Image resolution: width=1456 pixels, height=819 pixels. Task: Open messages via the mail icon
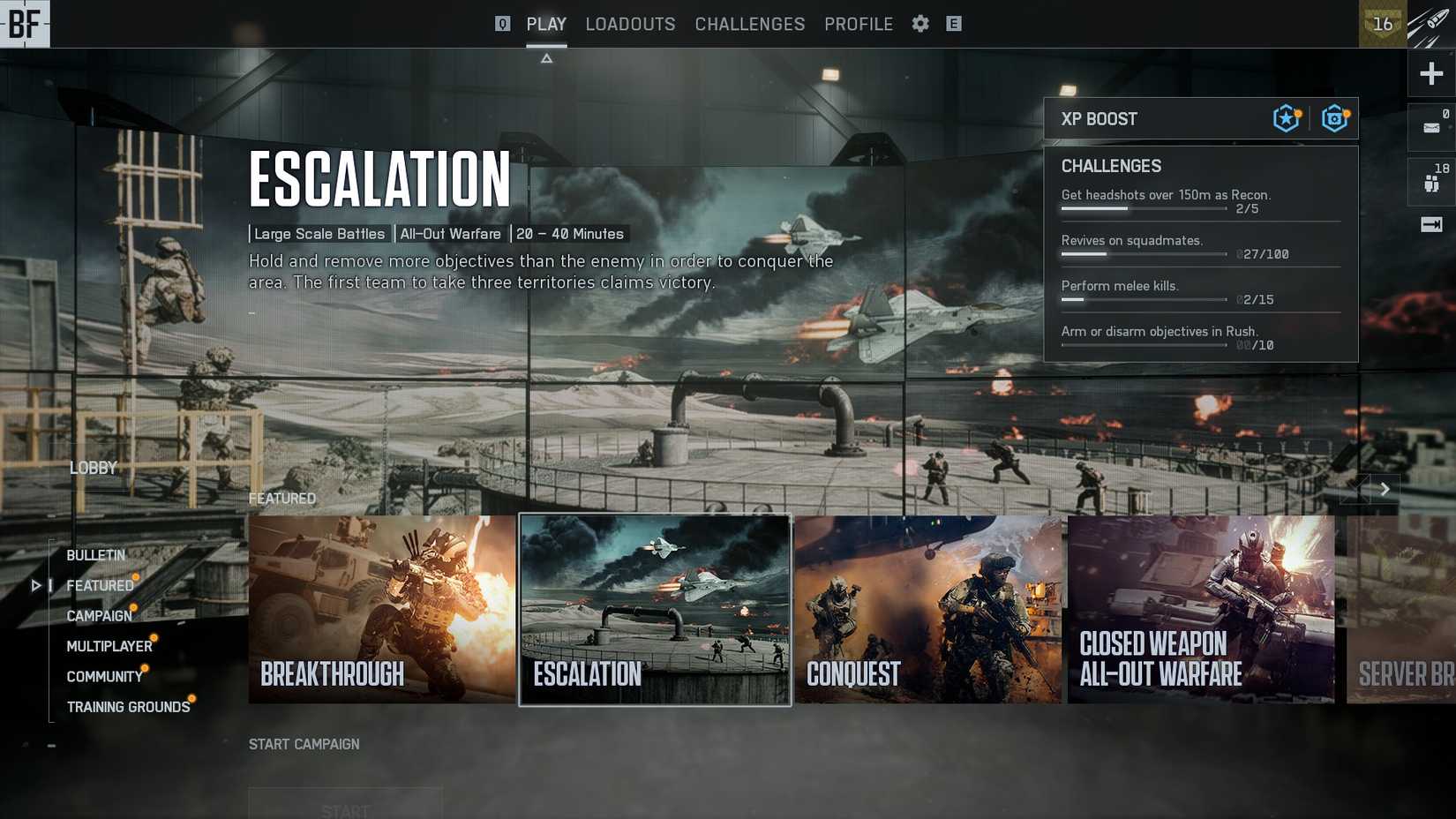tap(1430, 128)
